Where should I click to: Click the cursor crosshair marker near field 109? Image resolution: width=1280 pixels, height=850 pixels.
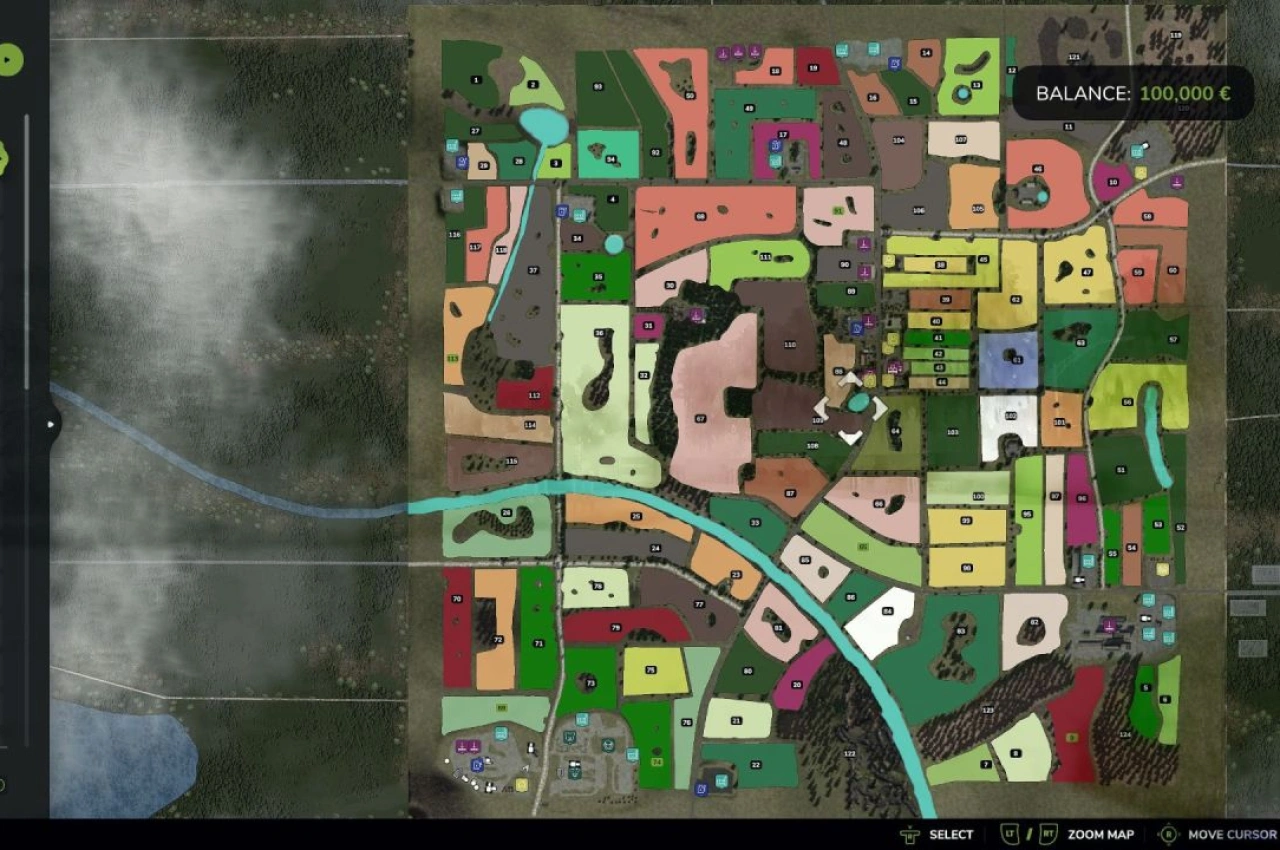[x=850, y=408]
